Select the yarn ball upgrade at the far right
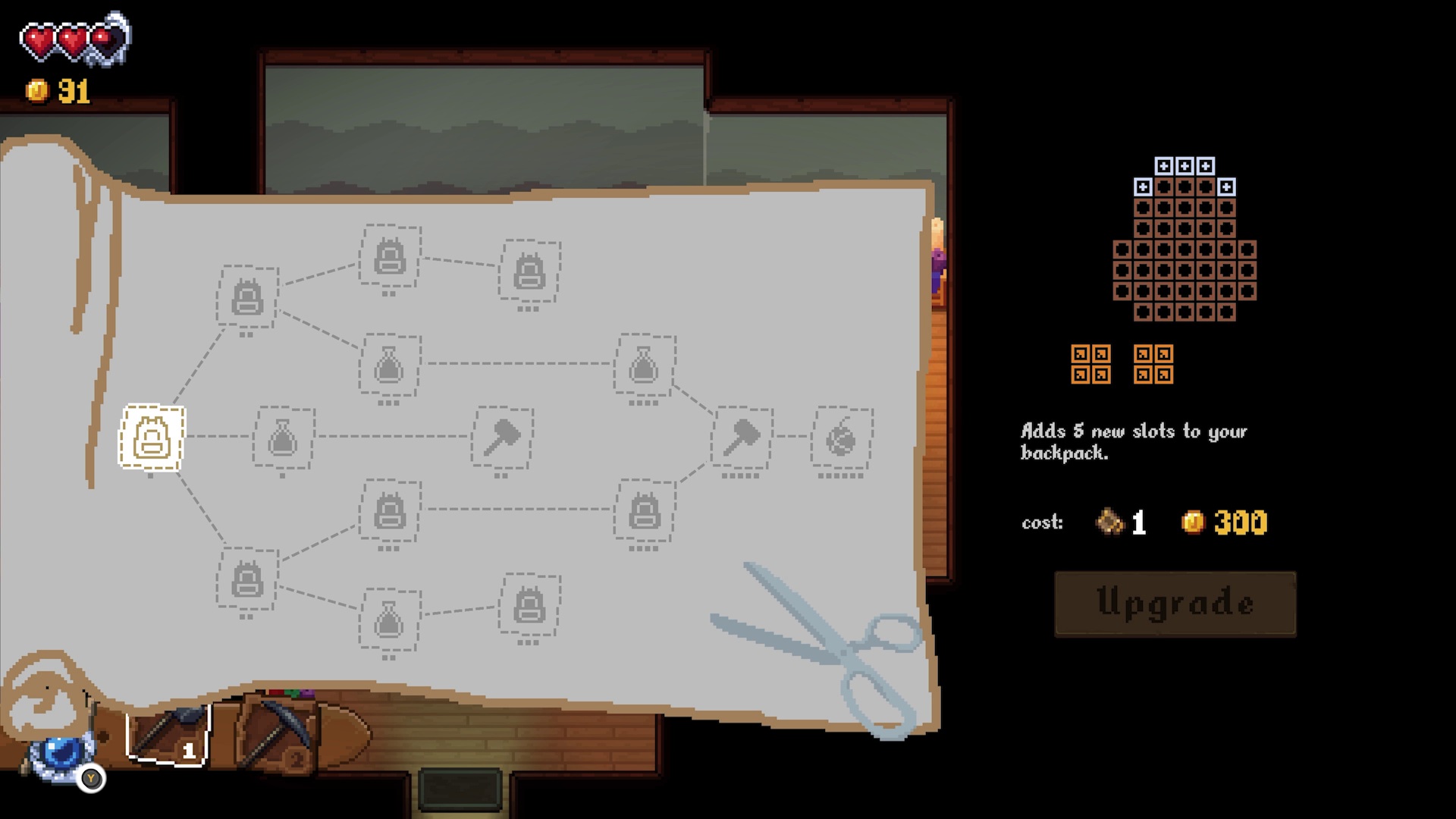Viewport: 1456px width, 819px height. point(840,438)
